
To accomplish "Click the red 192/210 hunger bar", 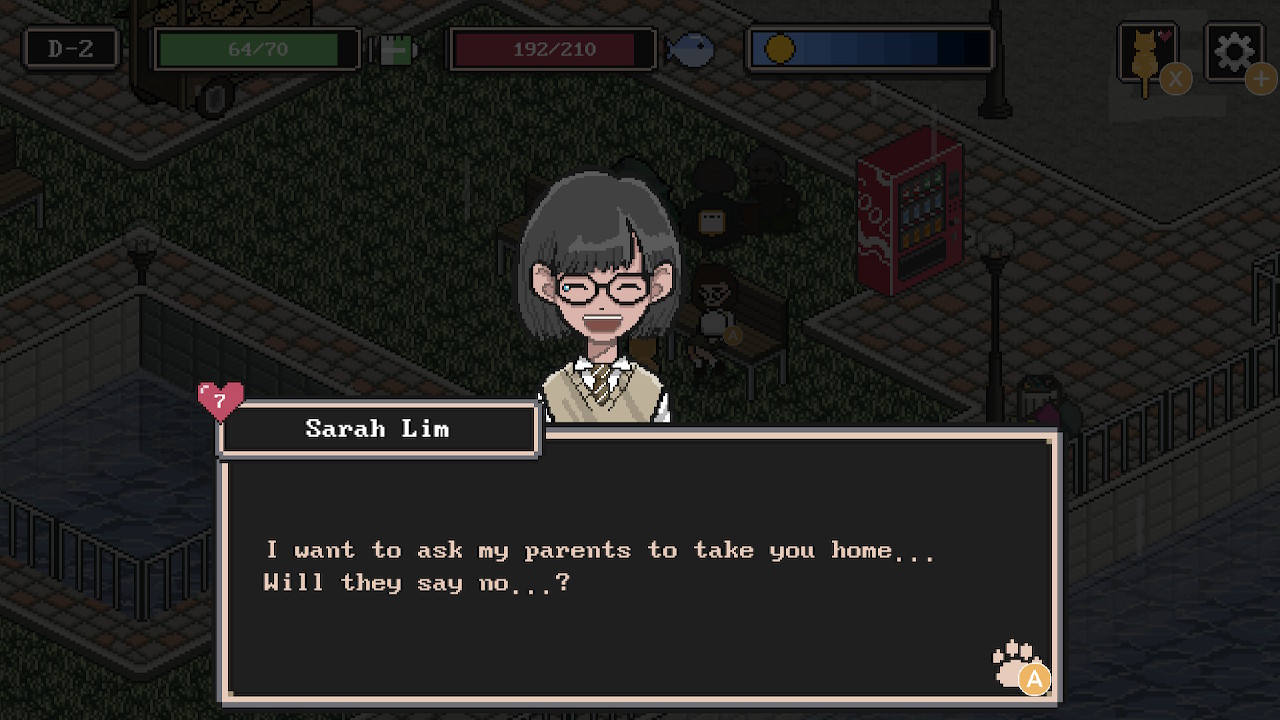I will pos(553,46).
